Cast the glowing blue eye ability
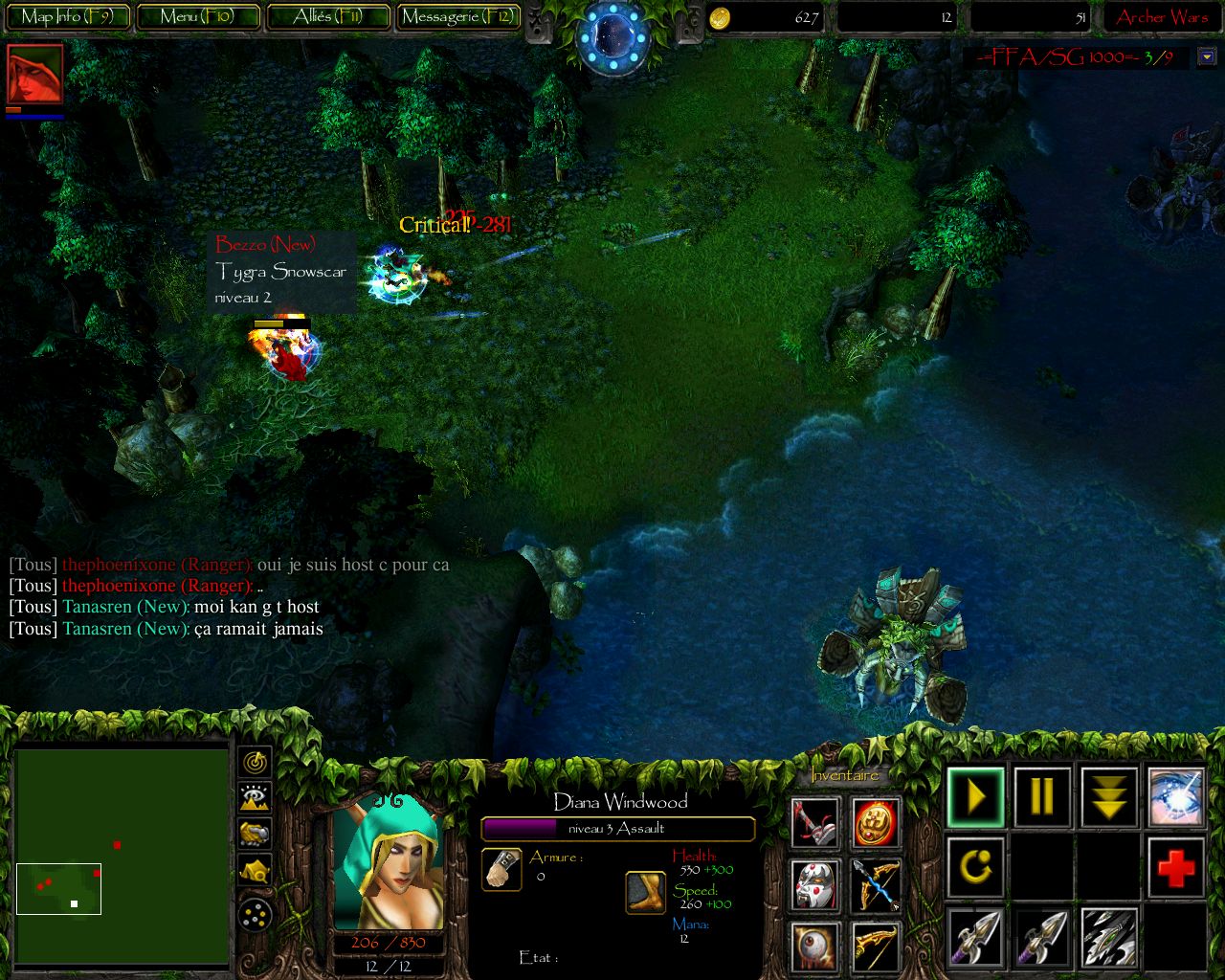The image size is (1225, 980). tap(1175, 796)
